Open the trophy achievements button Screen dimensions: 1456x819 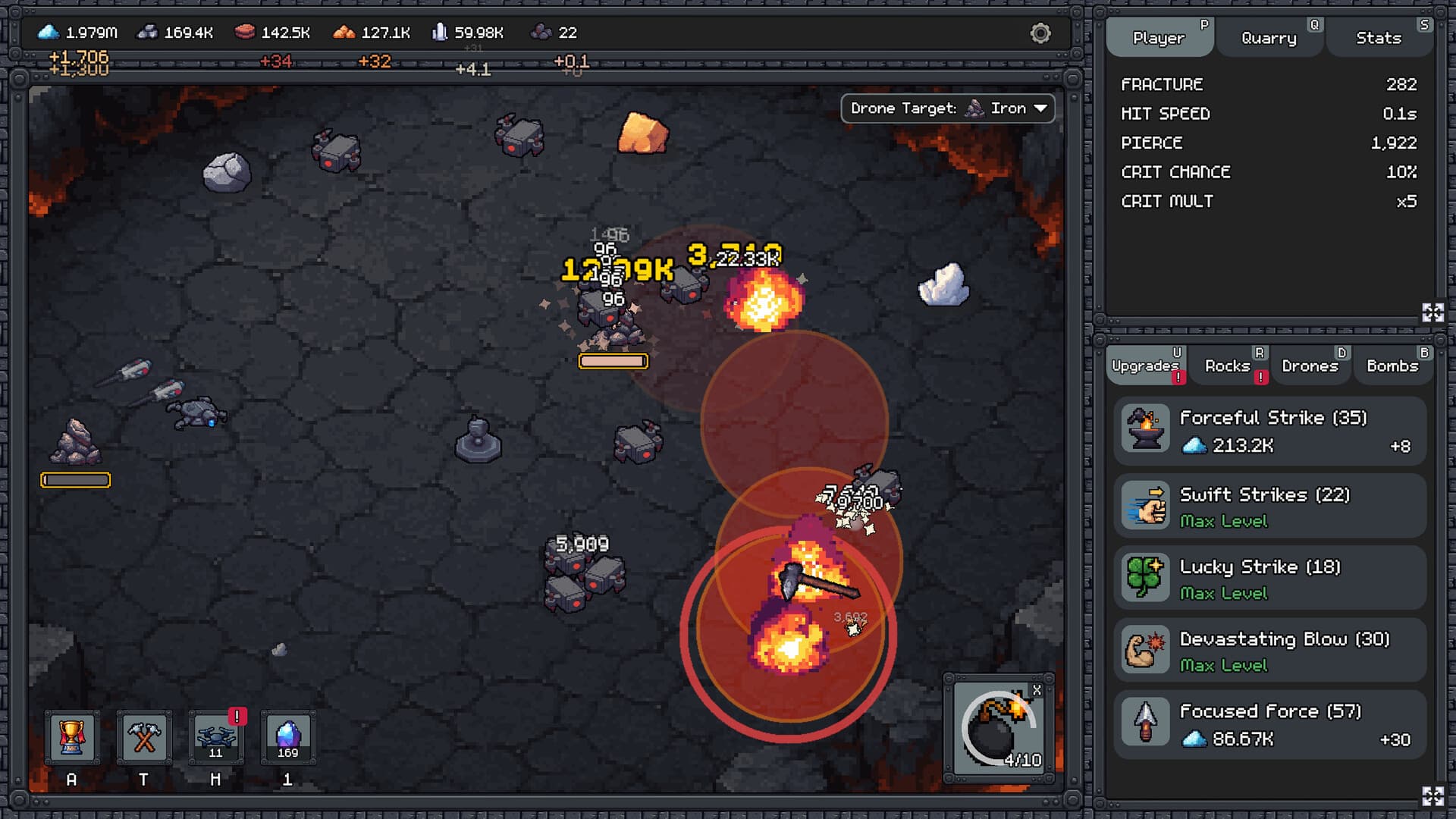point(71,737)
